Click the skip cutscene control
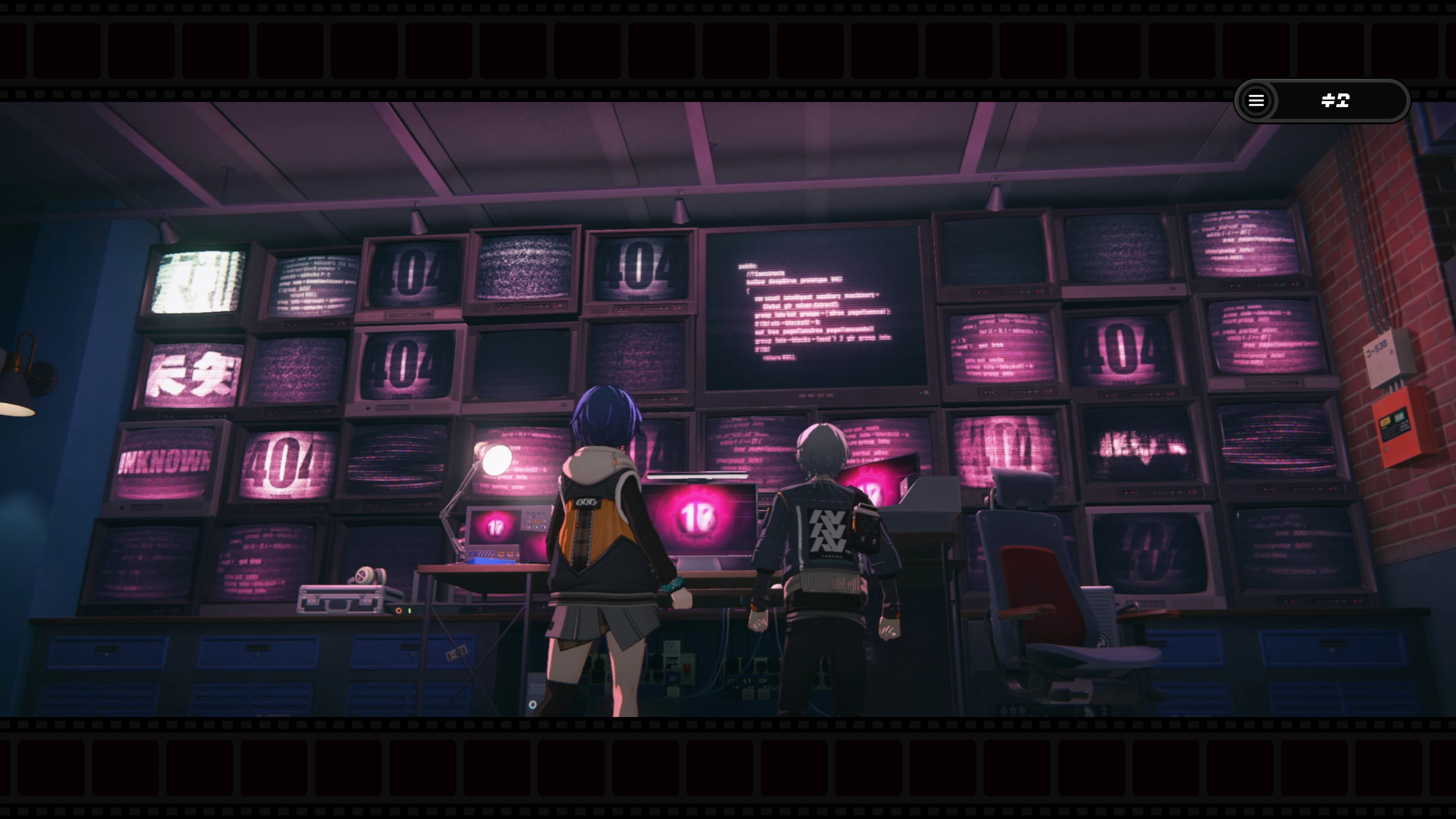1456x819 pixels. (1335, 101)
